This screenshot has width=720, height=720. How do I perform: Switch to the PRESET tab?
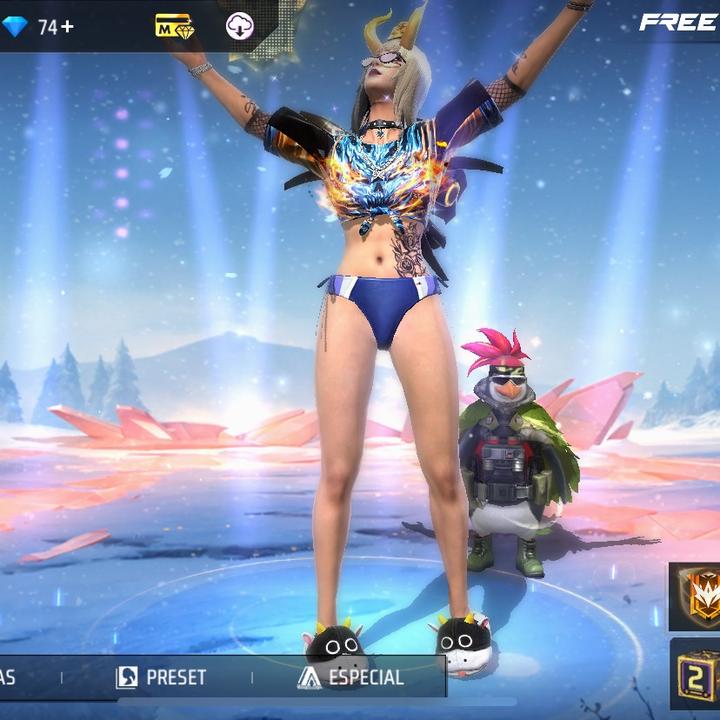[x=162, y=677]
